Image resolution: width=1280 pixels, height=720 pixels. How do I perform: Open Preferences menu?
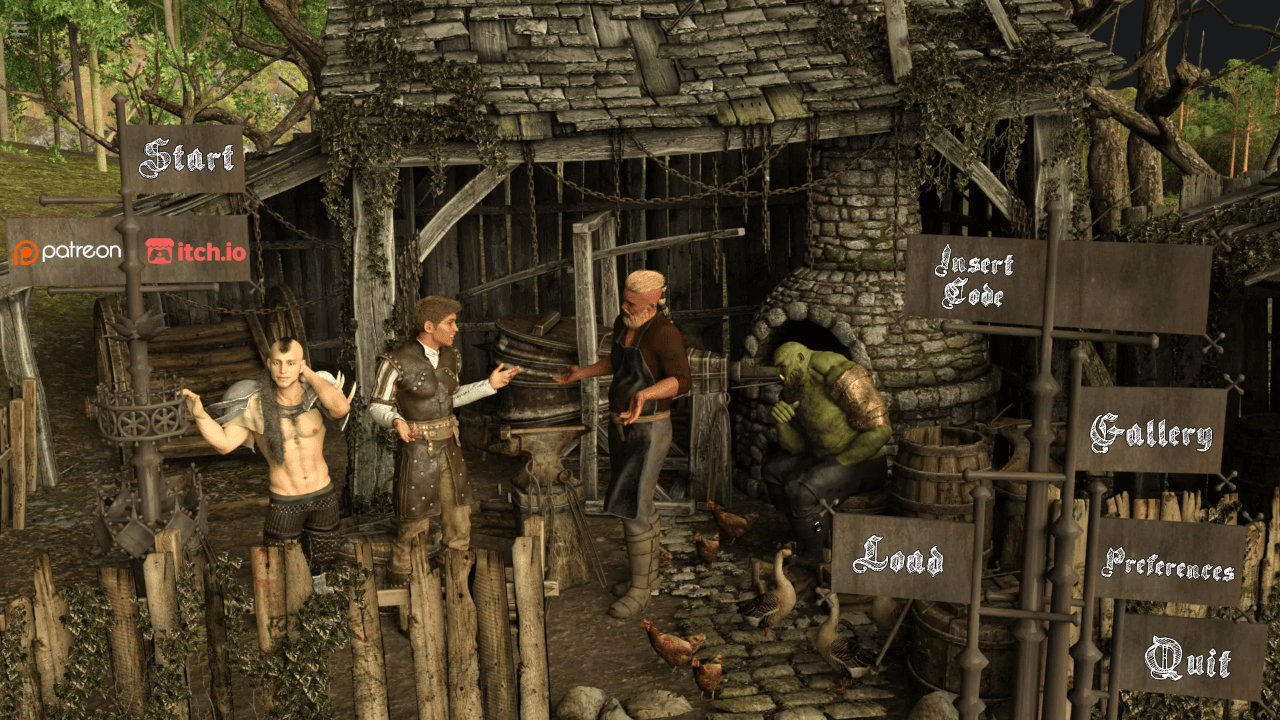[1168, 564]
